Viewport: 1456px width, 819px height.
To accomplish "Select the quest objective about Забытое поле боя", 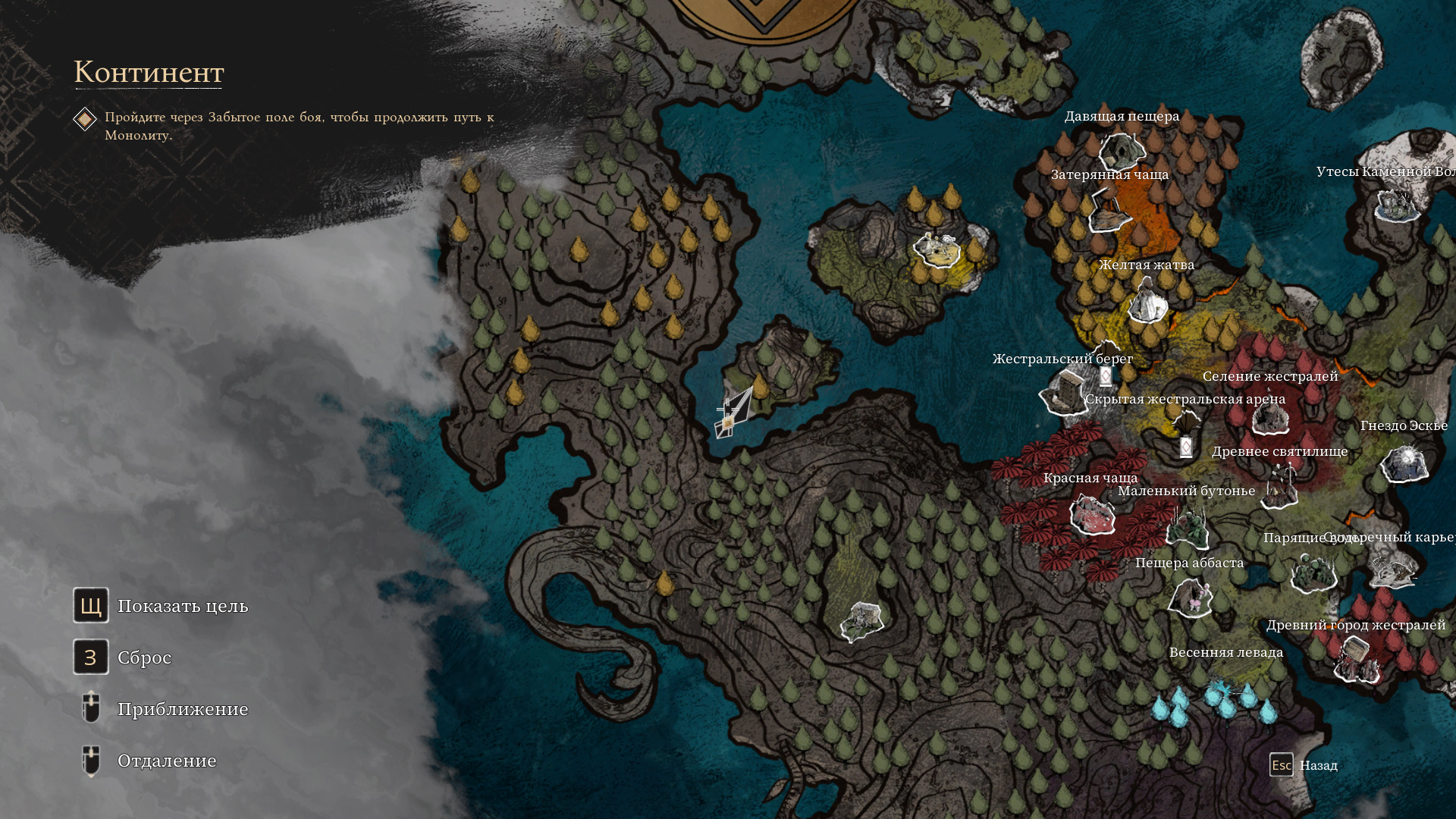I will tap(299, 126).
